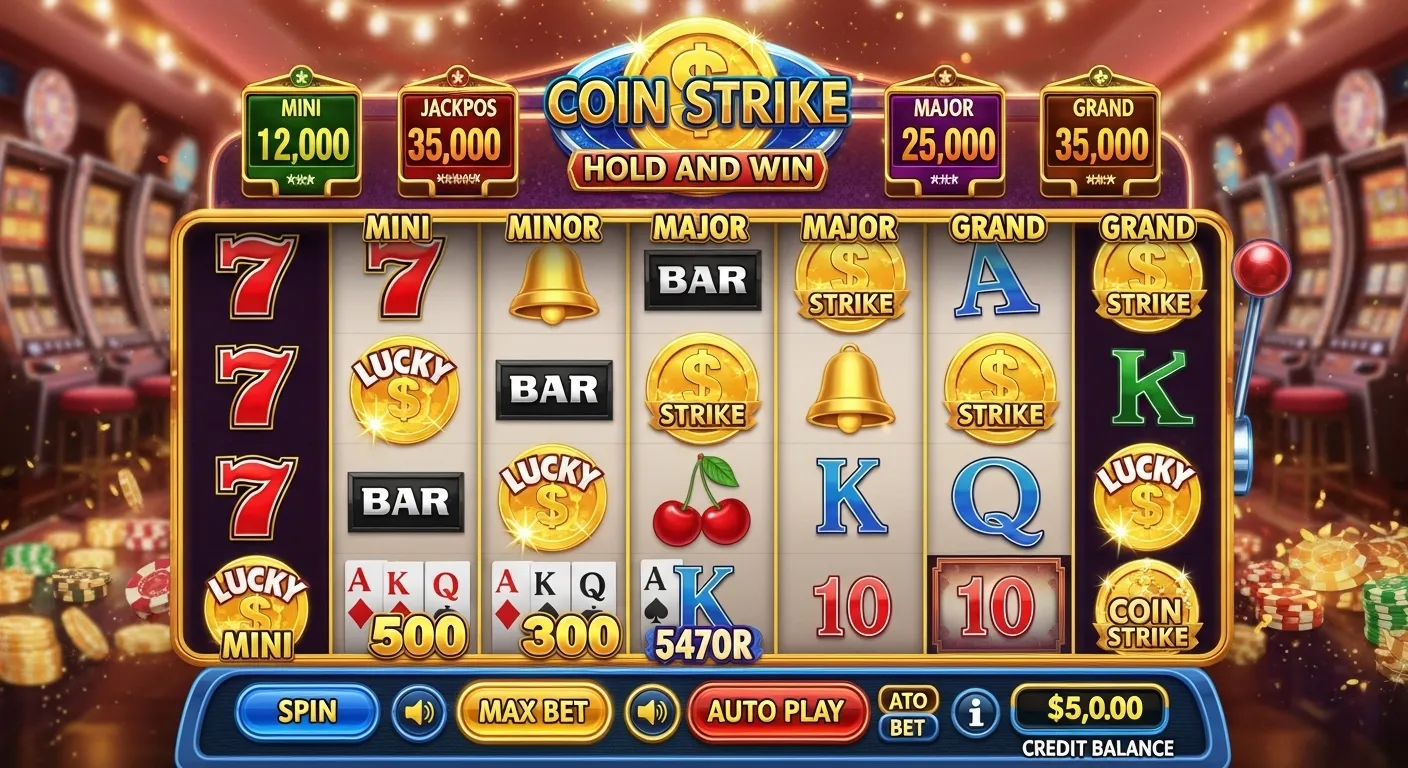Open the Major jackpot display showing 25,000
Image resolution: width=1408 pixels, height=768 pixels.
point(944,130)
